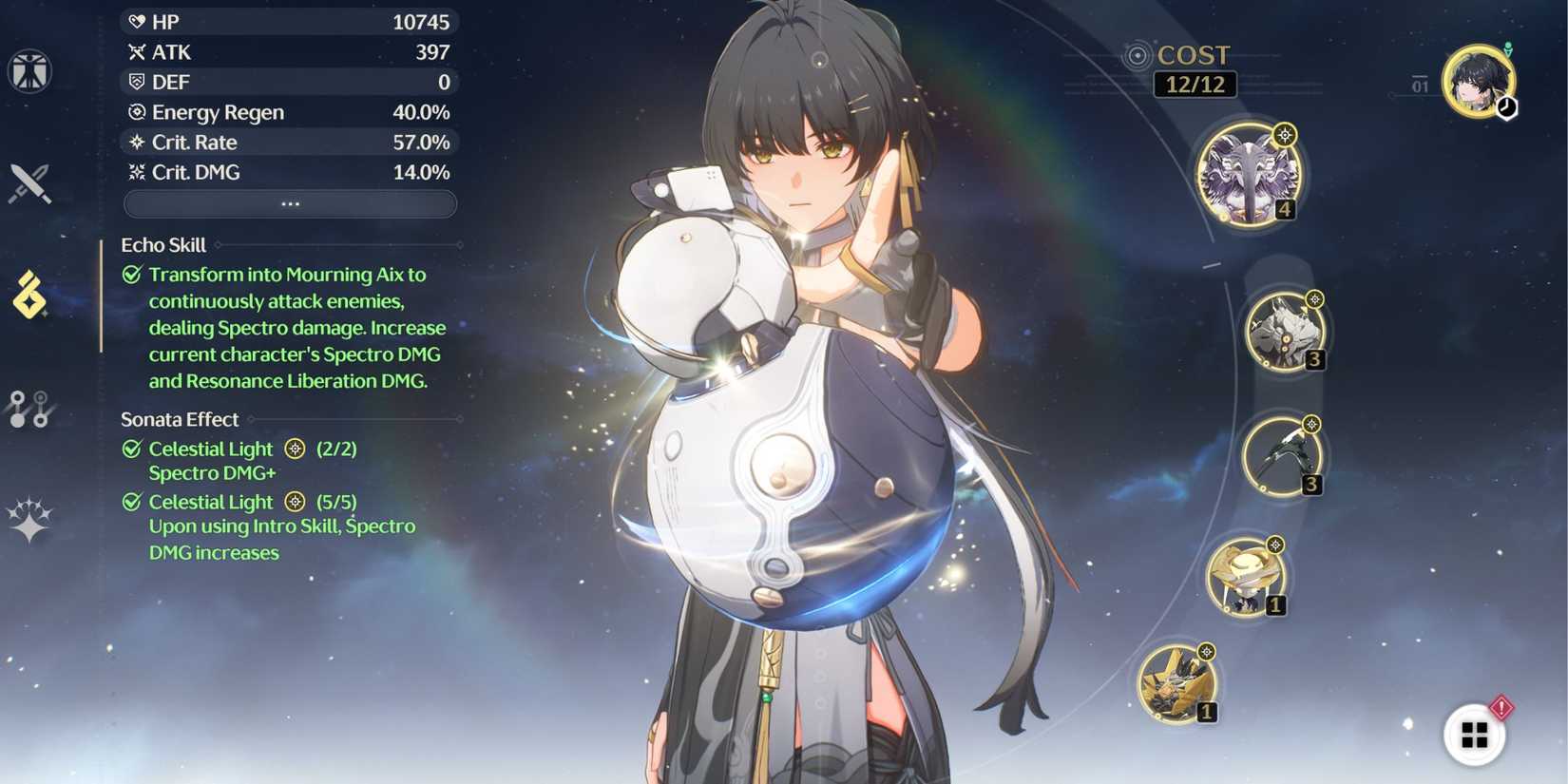The image size is (1568, 784).
Task: Click the checkmark on Celestial Light (2/2) effect
Action: (130, 448)
